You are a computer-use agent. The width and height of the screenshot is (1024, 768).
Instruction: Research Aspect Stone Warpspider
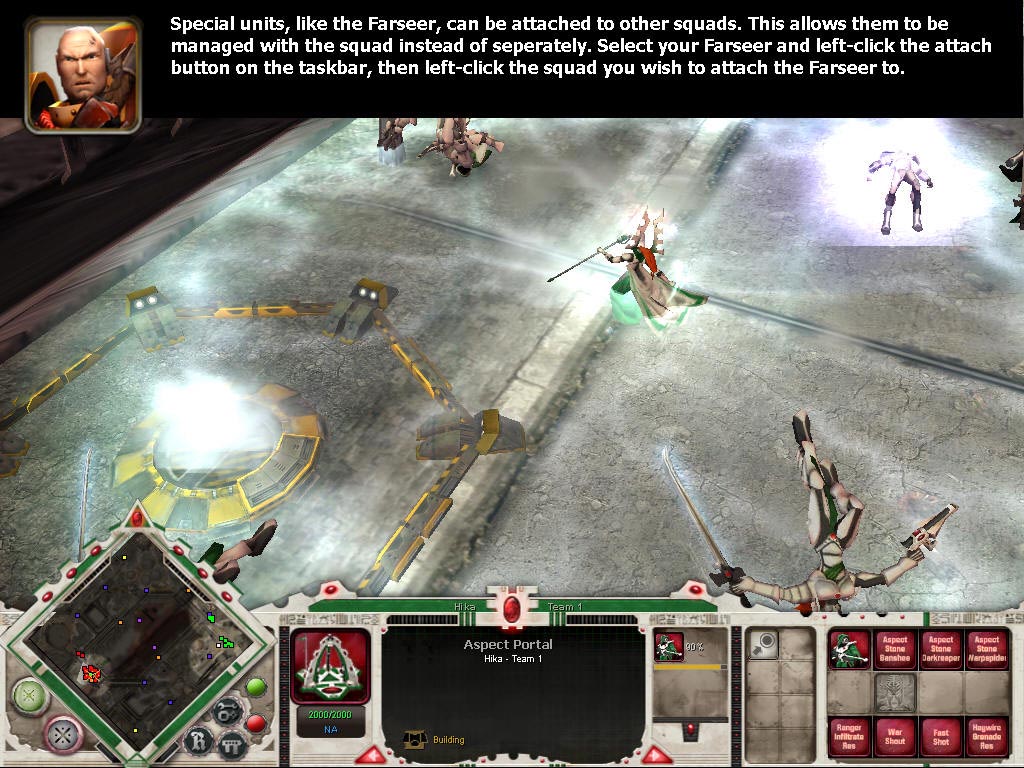click(986, 650)
